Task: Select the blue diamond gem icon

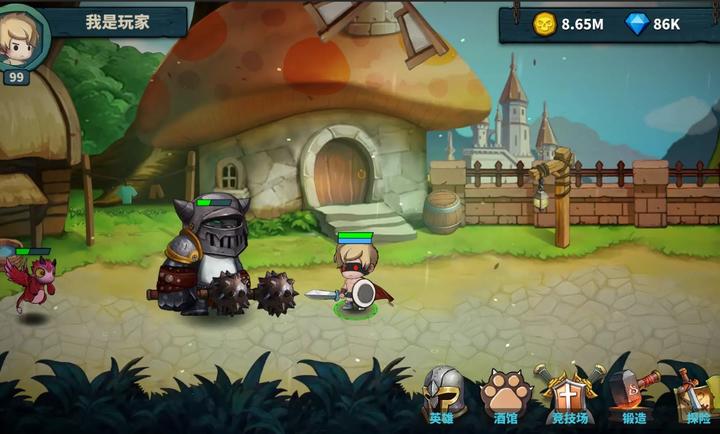Action: (x=637, y=24)
